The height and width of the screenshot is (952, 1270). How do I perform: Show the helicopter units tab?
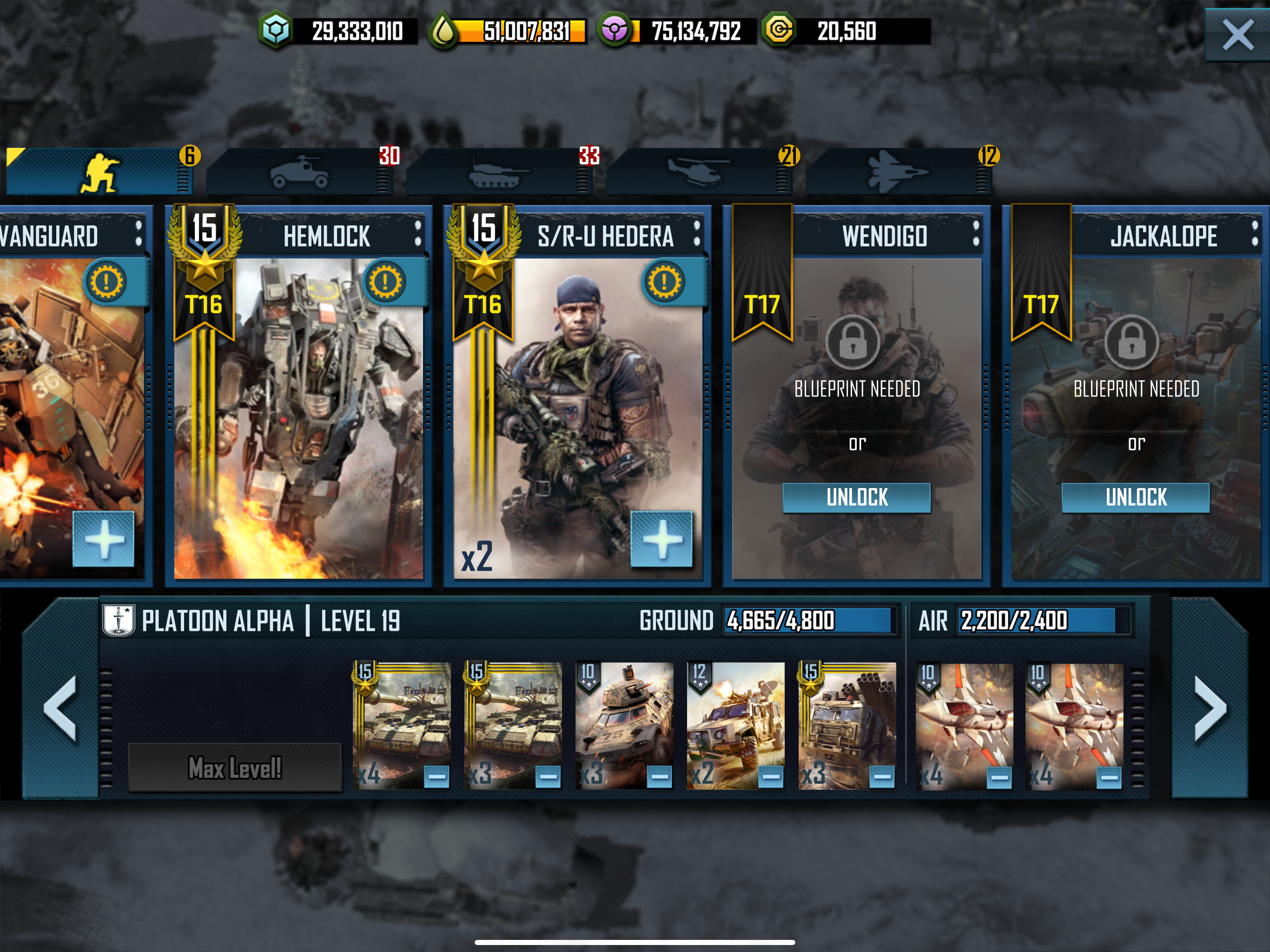698,172
